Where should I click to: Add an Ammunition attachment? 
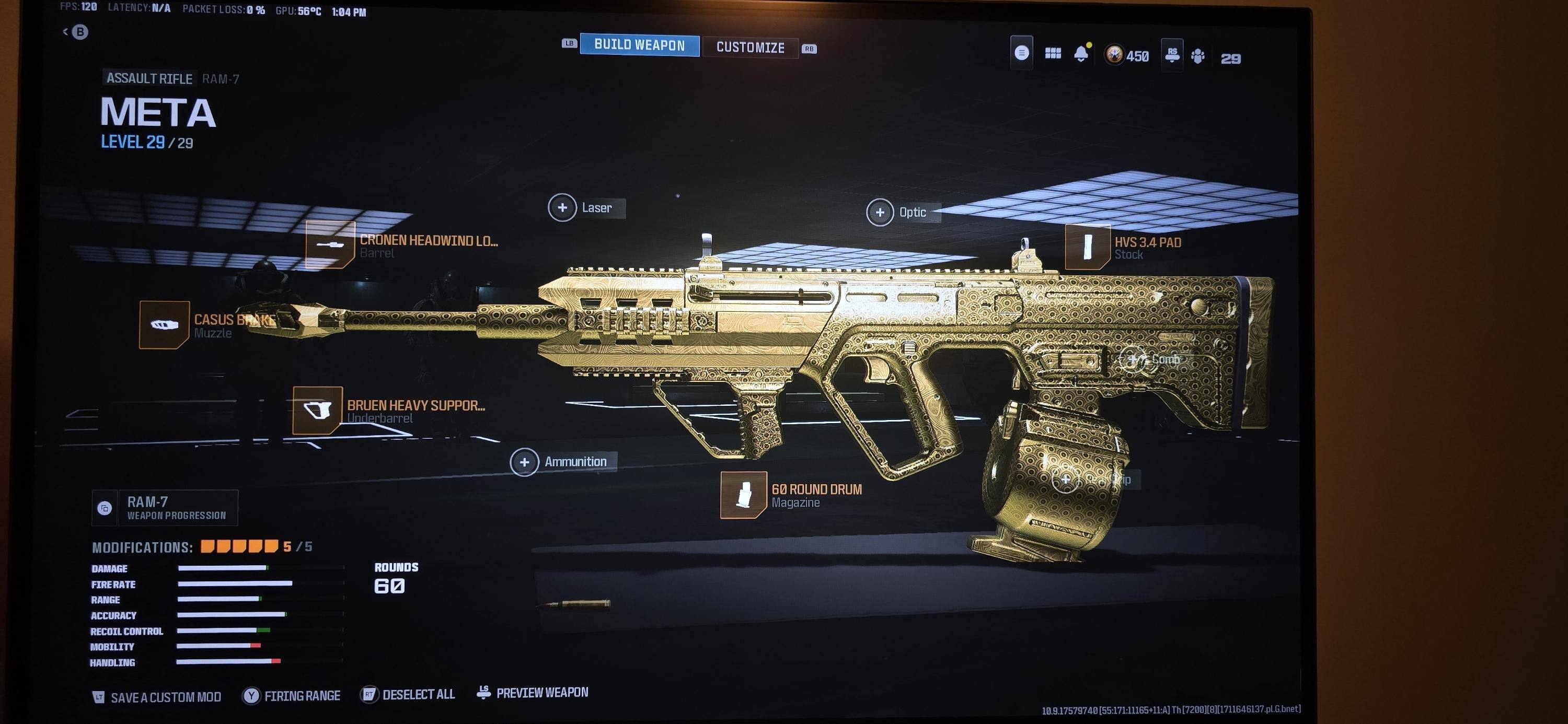pyautogui.click(x=525, y=462)
